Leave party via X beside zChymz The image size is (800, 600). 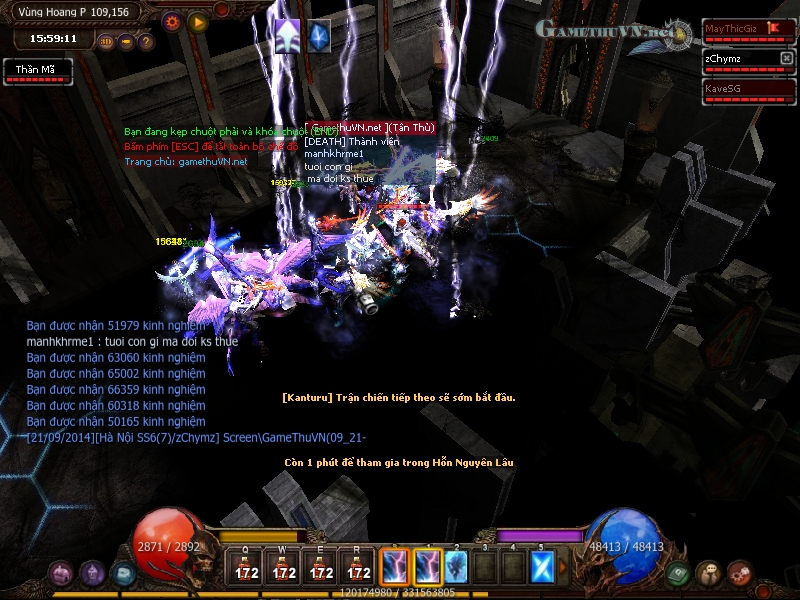(x=786, y=59)
